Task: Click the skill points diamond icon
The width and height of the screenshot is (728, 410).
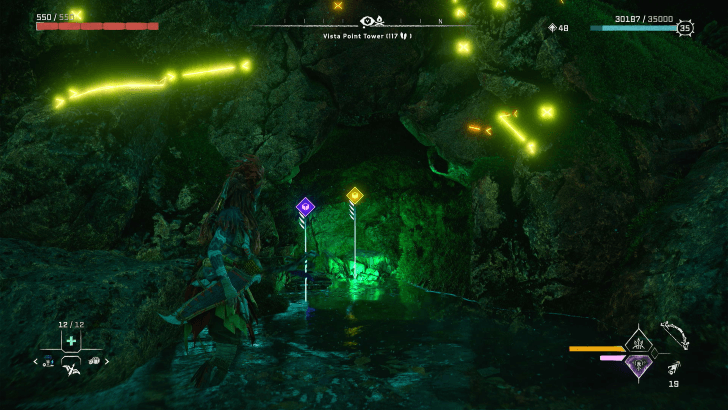Action: (551, 28)
